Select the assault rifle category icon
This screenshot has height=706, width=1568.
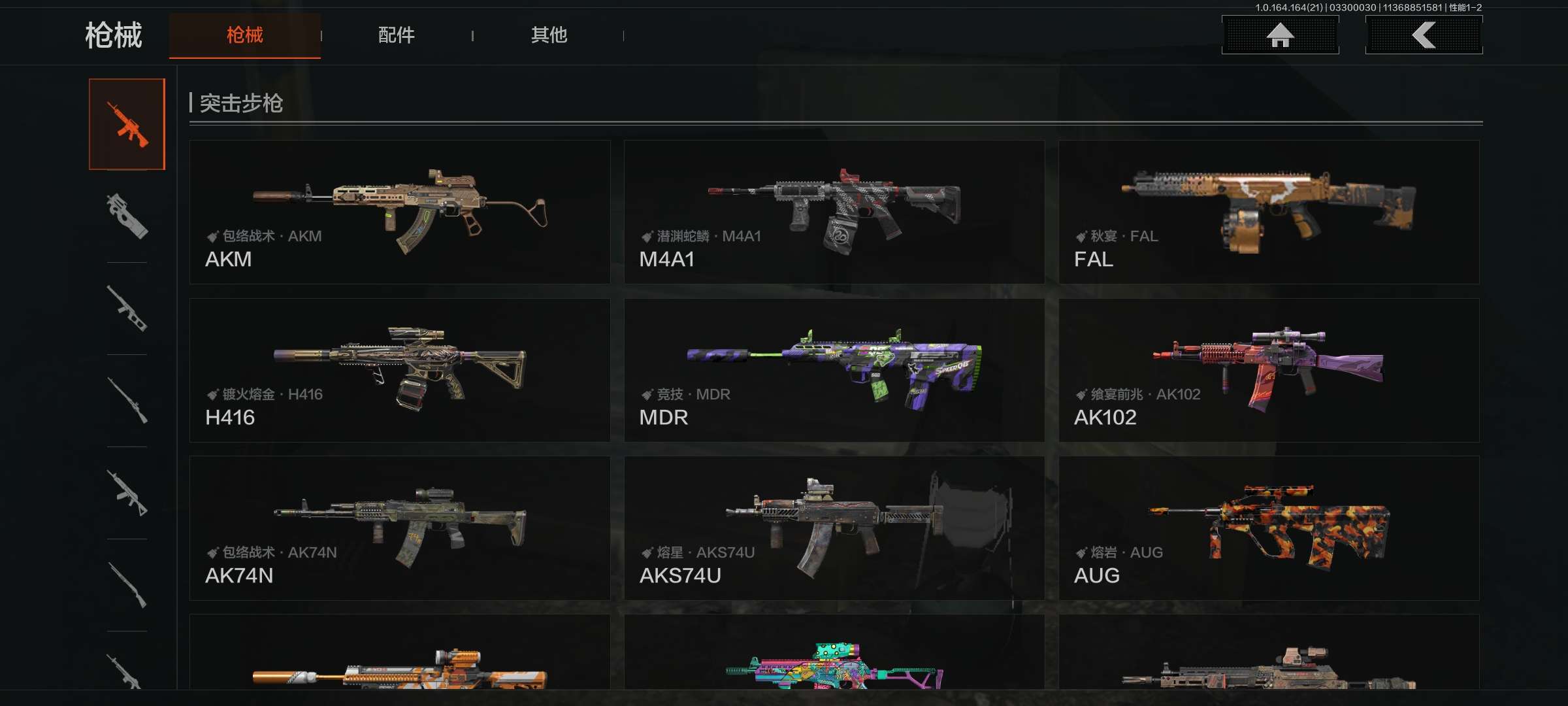127,124
